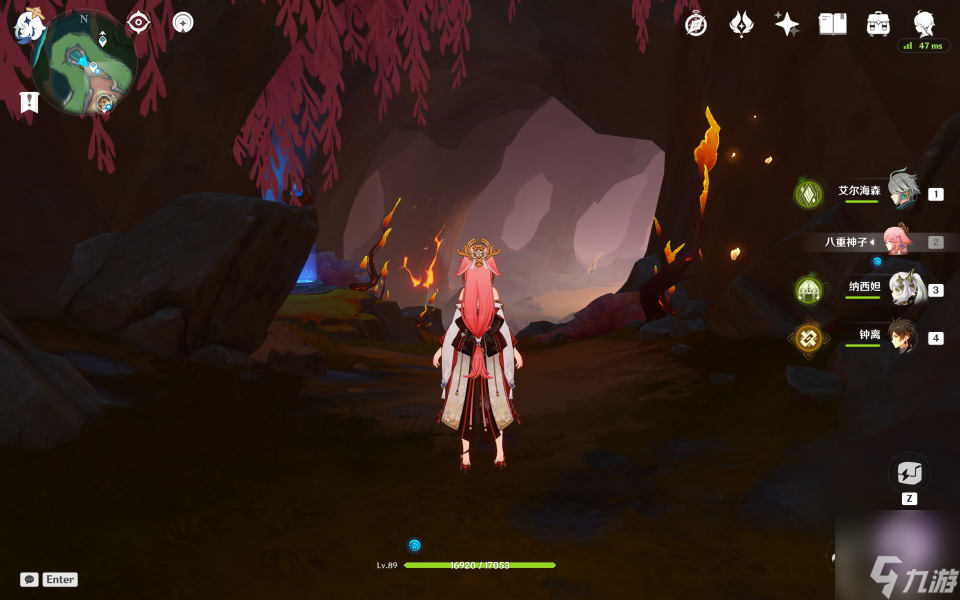The image size is (960, 600).
Task: Activate 纳西妲's green elemental burst icon
Action: 808,290
